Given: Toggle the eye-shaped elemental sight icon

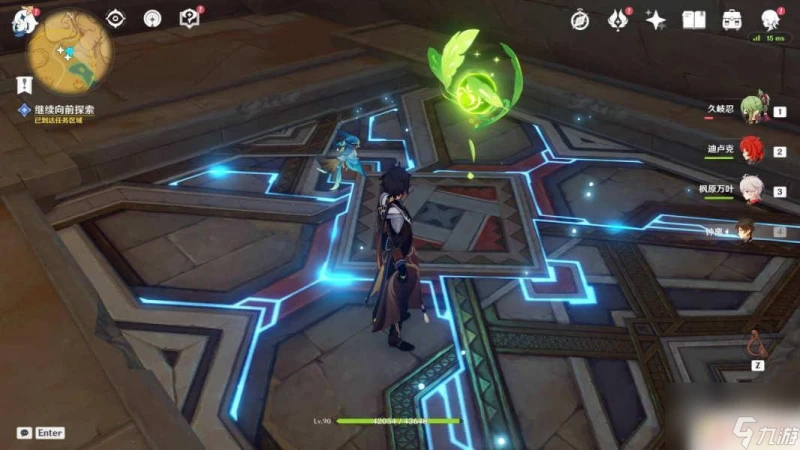Looking at the screenshot, I should (x=116, y=18).
